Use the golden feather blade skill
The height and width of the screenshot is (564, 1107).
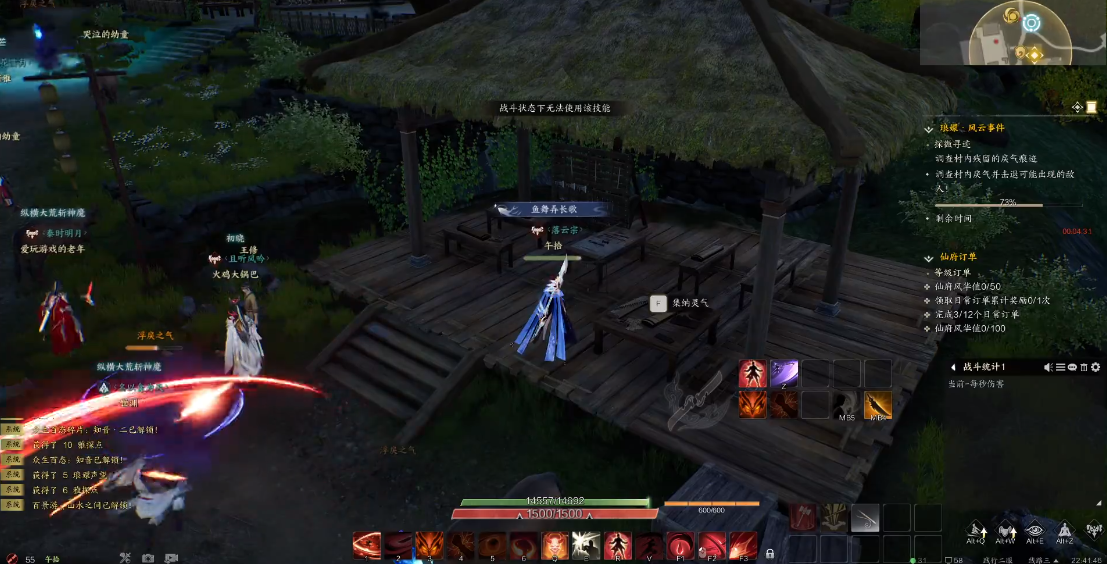pyautogui.click(x=877, y=405)
